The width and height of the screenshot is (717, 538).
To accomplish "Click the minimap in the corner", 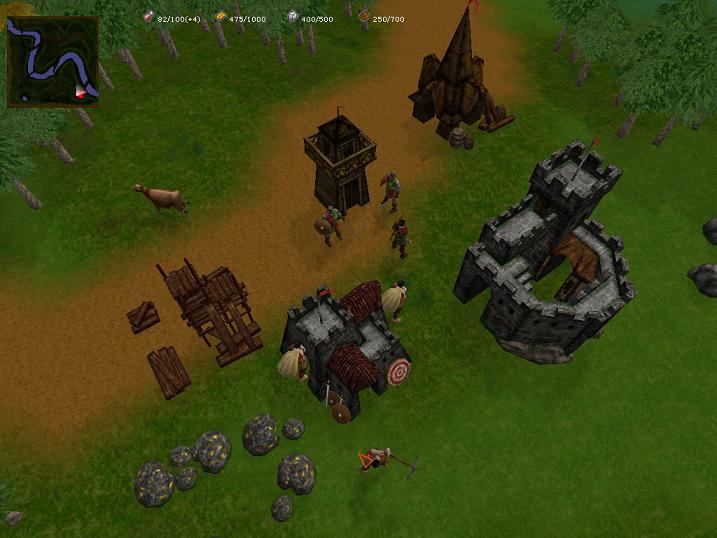I will coord(53,61).
